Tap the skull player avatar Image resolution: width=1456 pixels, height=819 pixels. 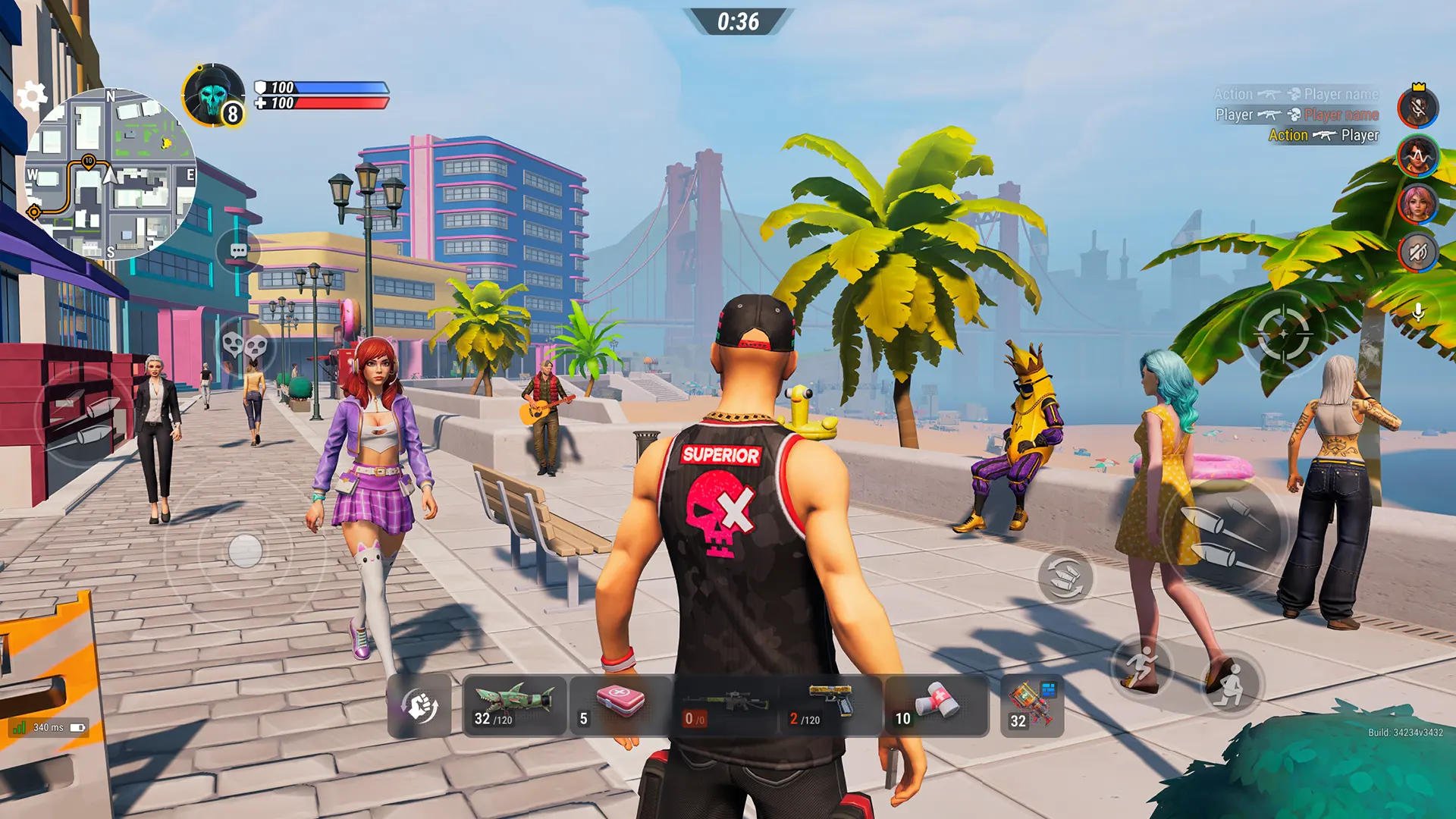click(x=212, y=96)
